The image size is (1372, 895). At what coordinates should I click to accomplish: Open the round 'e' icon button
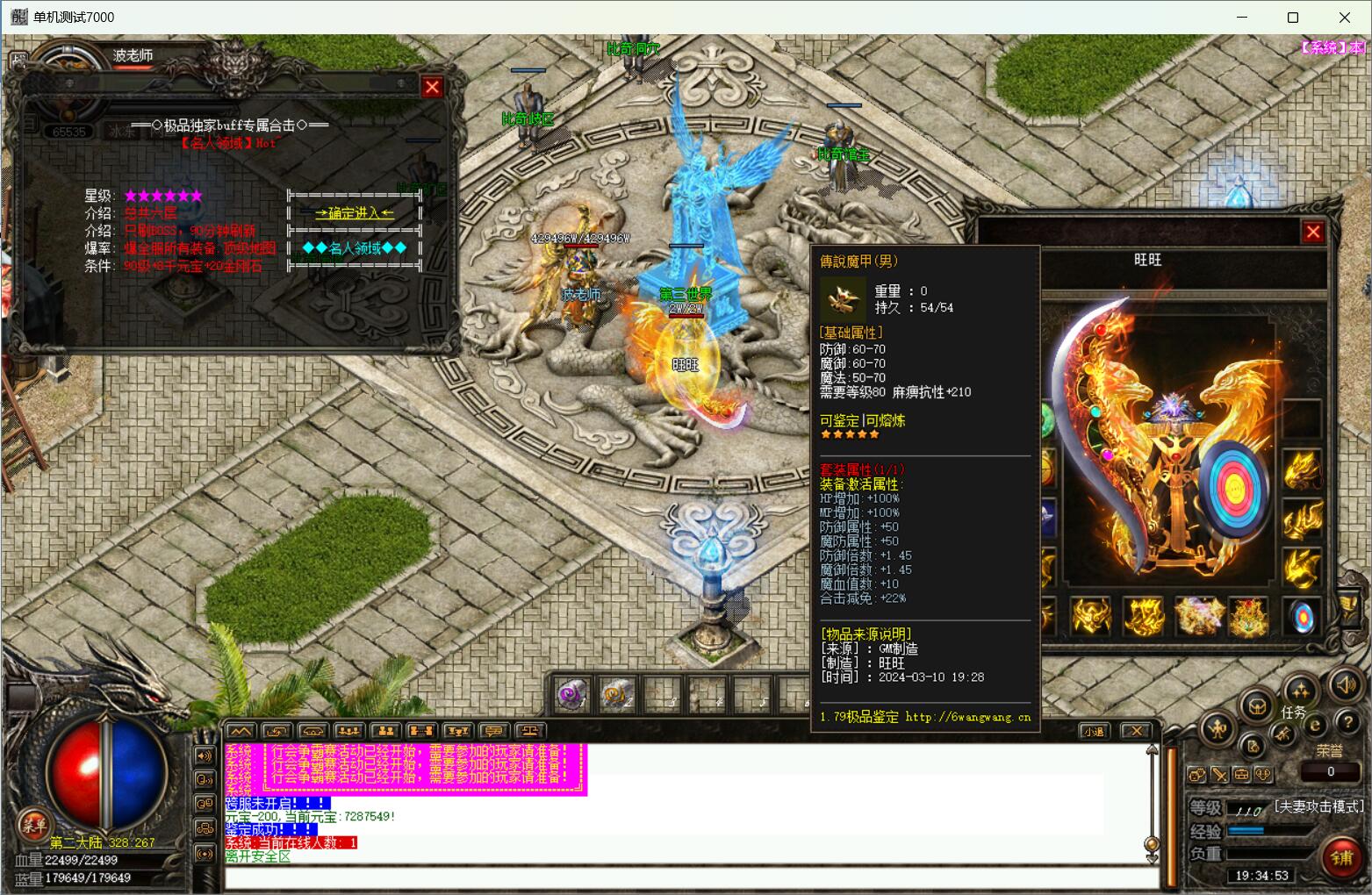[x=1315, y=725]
